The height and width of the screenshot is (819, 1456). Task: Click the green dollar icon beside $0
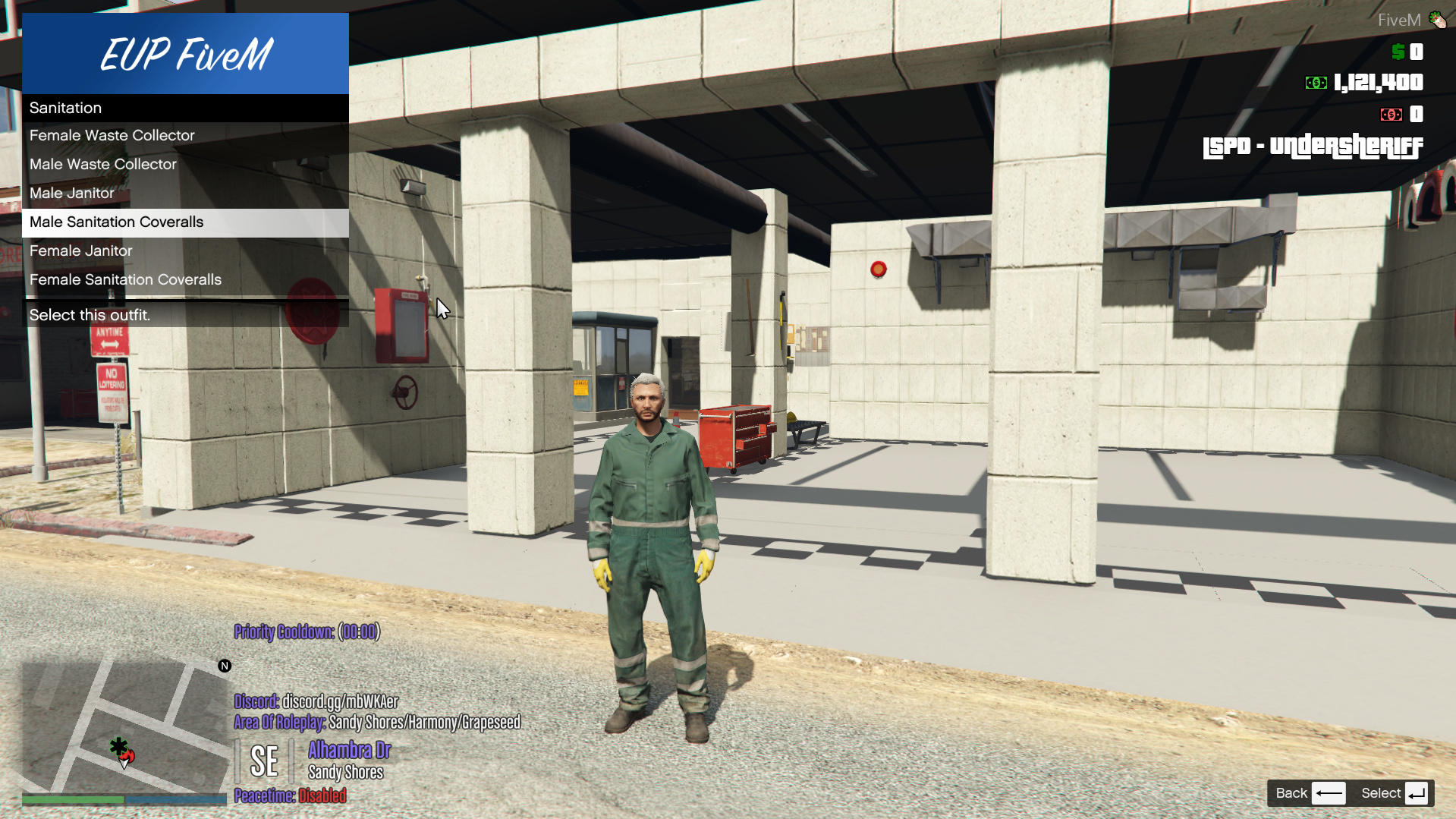[x=1396, y=52]
